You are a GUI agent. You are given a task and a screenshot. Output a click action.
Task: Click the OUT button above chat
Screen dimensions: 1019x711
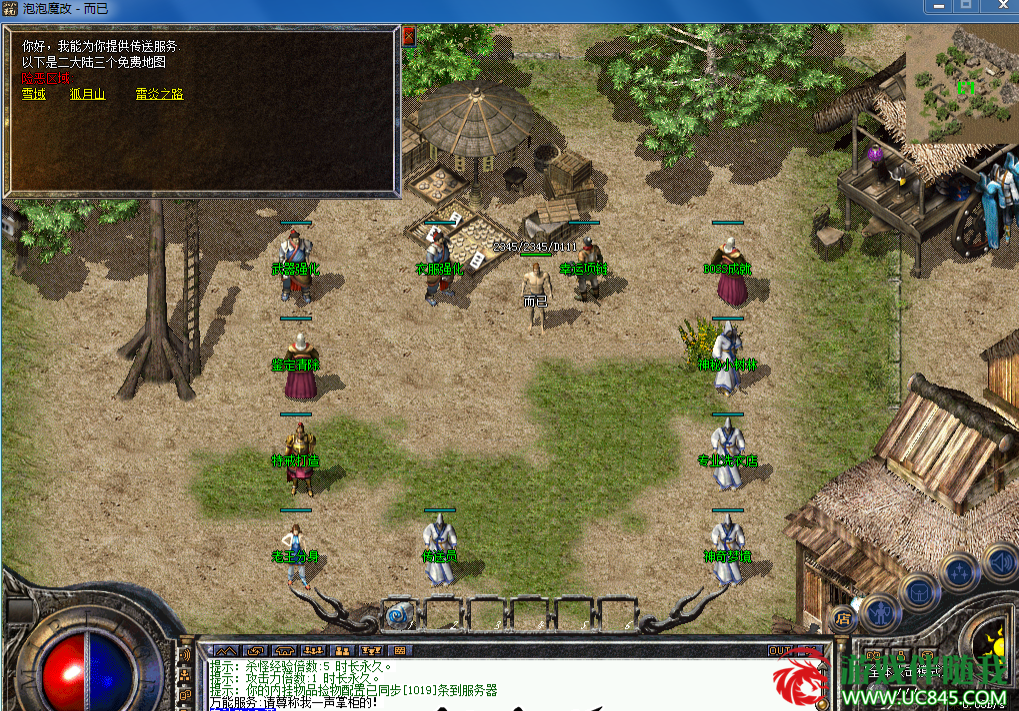pyautogui.click(x=779, y=651)
